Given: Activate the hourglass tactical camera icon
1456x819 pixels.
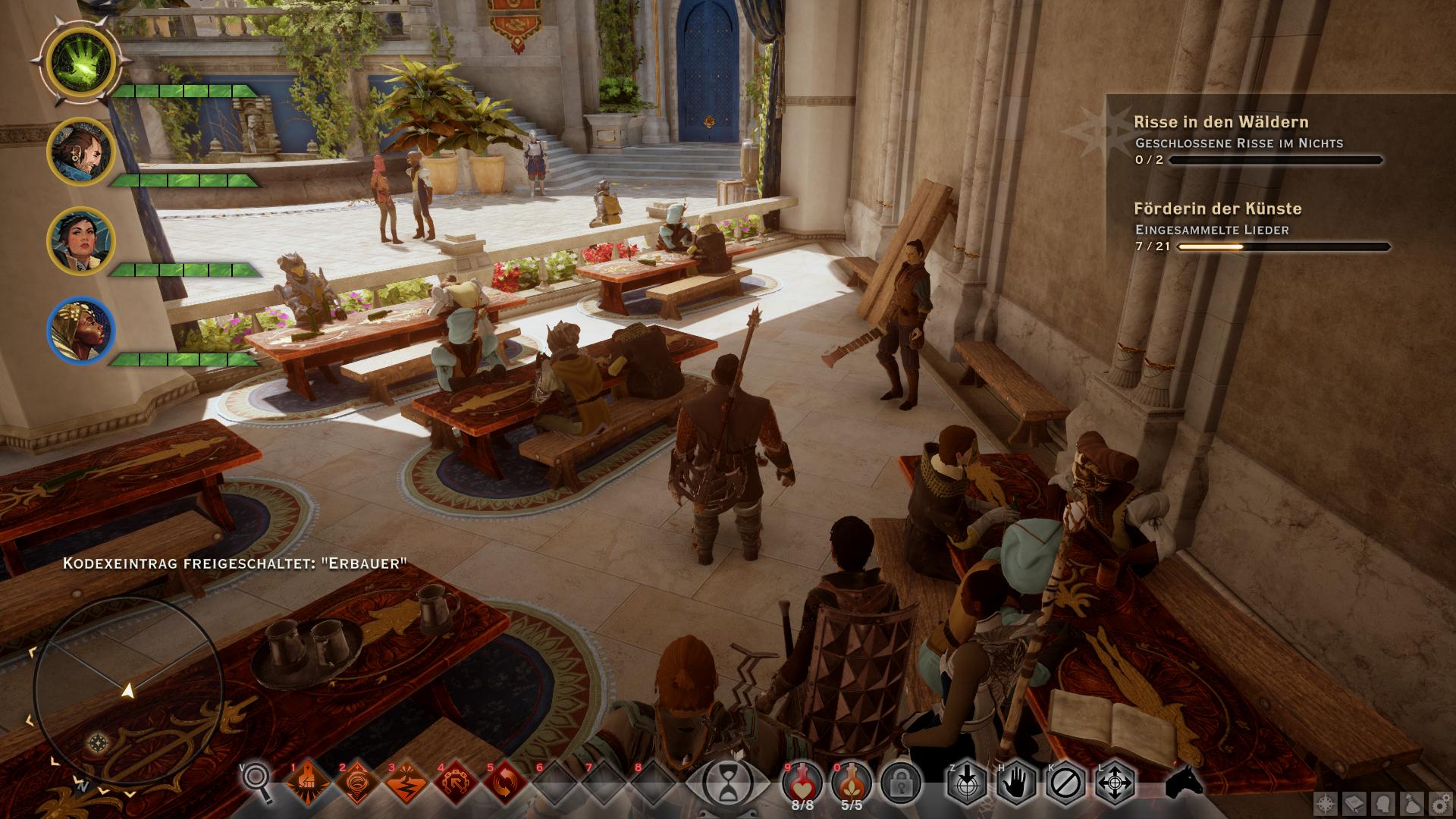Looking at the screenshot, I should click(727, 781).
